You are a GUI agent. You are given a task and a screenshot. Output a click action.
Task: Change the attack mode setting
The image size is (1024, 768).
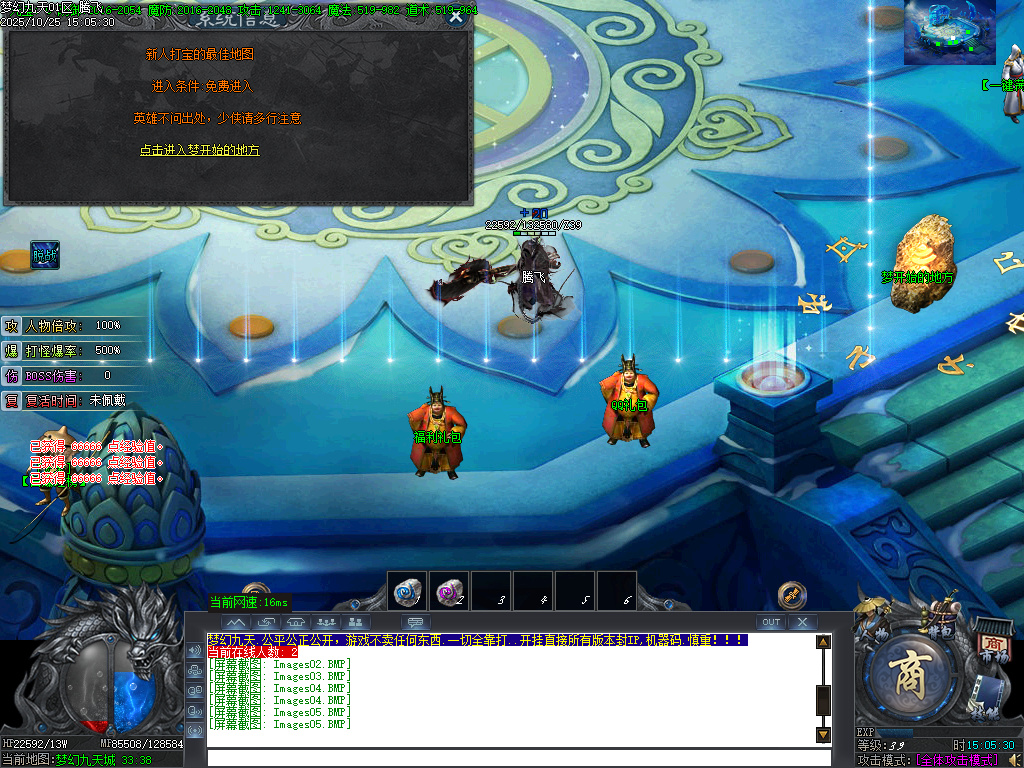(x=956, y=761)
